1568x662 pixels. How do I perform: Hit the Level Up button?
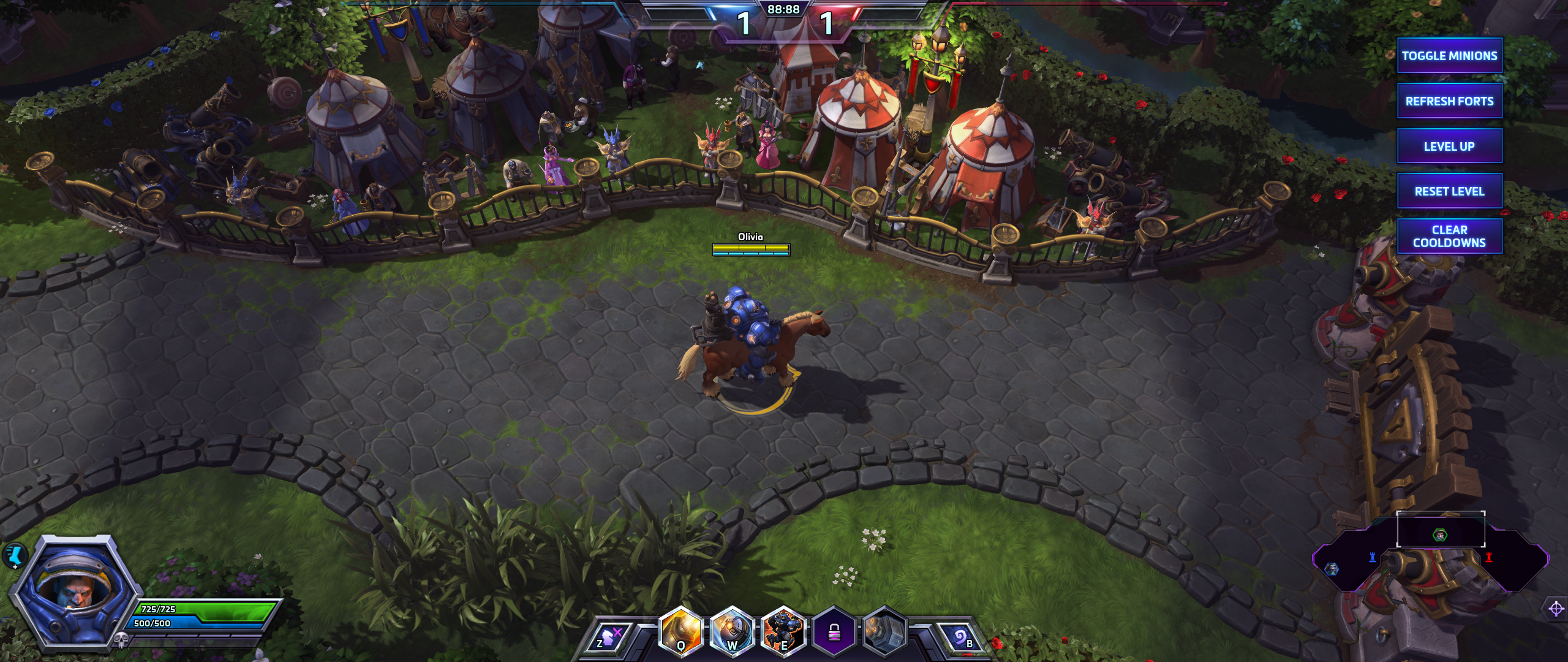pos(1449,146)
